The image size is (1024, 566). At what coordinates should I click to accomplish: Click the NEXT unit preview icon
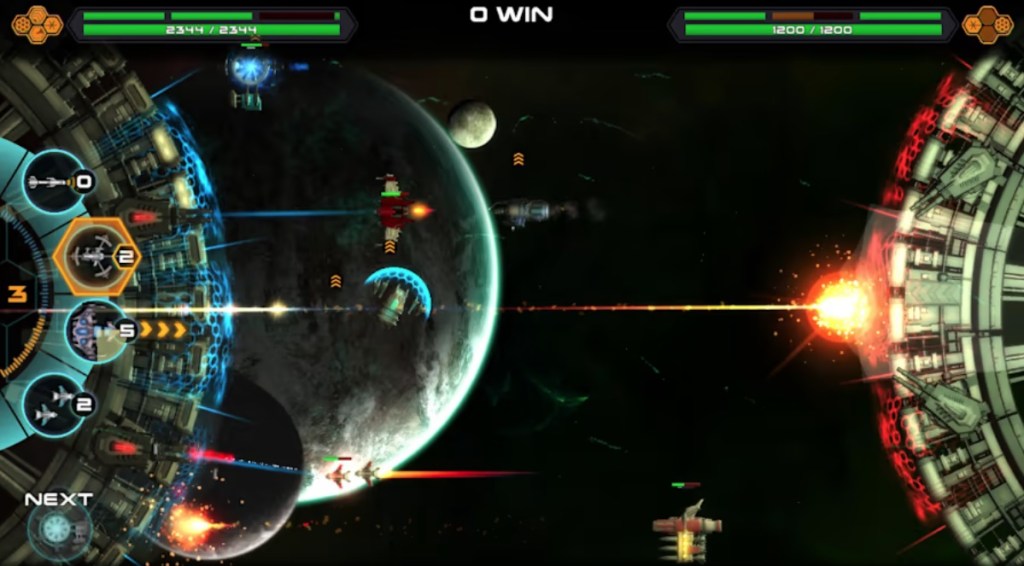click(58, 529)
